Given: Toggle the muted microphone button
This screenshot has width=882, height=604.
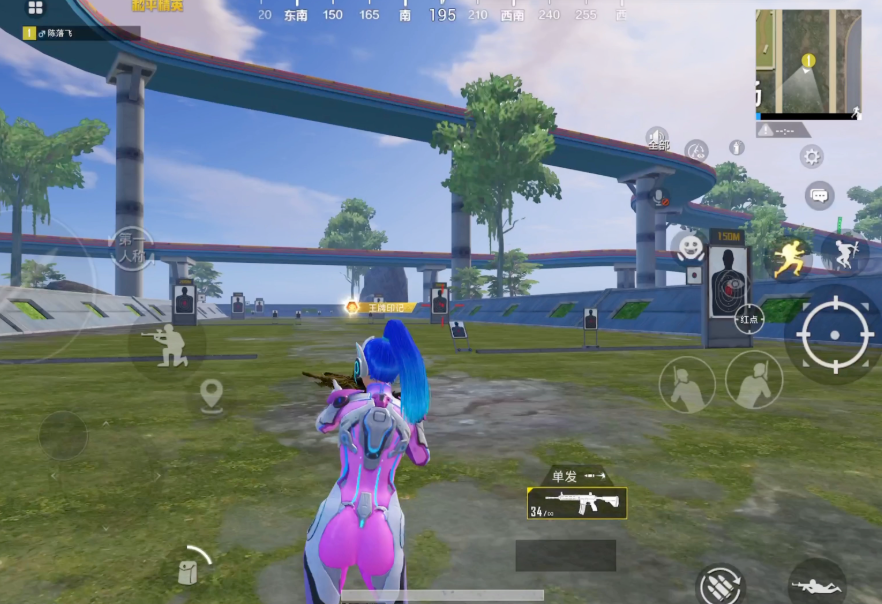Looking at the screenshot, I should click(x=660, y=196).
